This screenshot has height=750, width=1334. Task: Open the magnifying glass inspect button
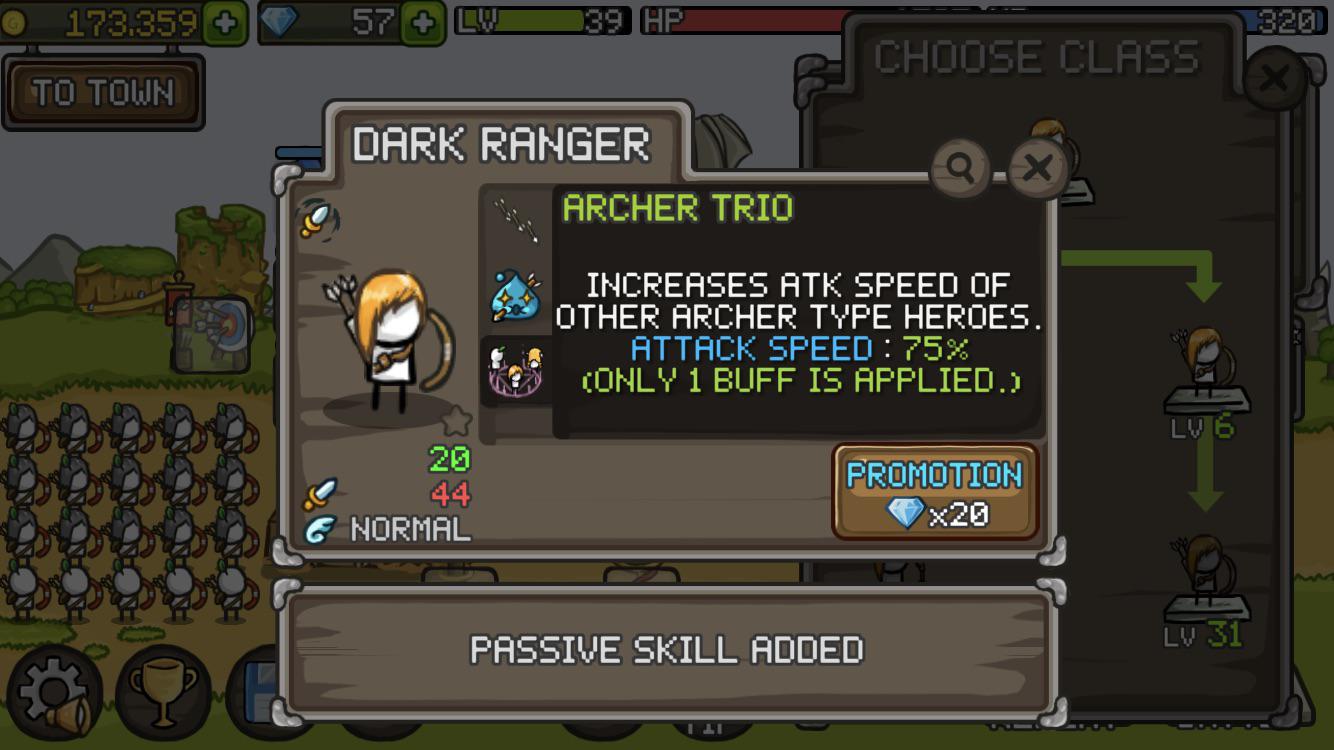960,168
